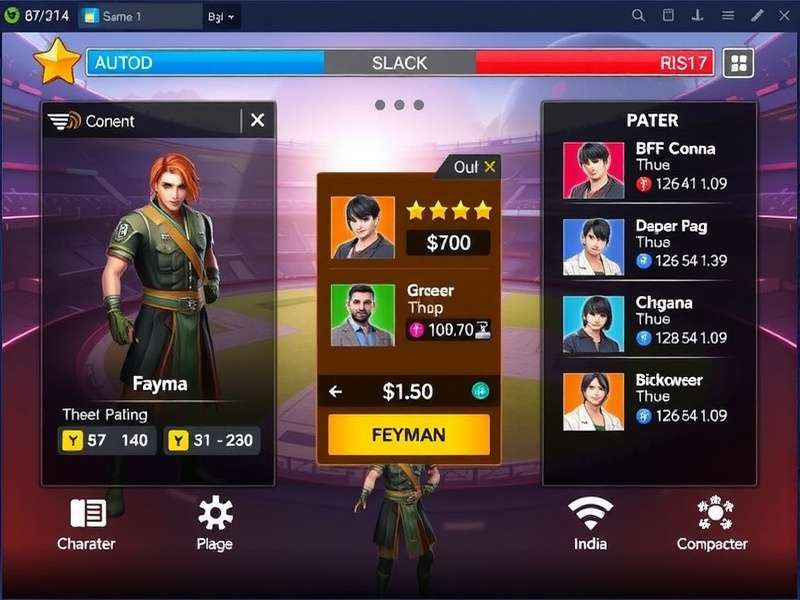
Task: Select BFF Conna from the player list
Action: click(649, 168)
